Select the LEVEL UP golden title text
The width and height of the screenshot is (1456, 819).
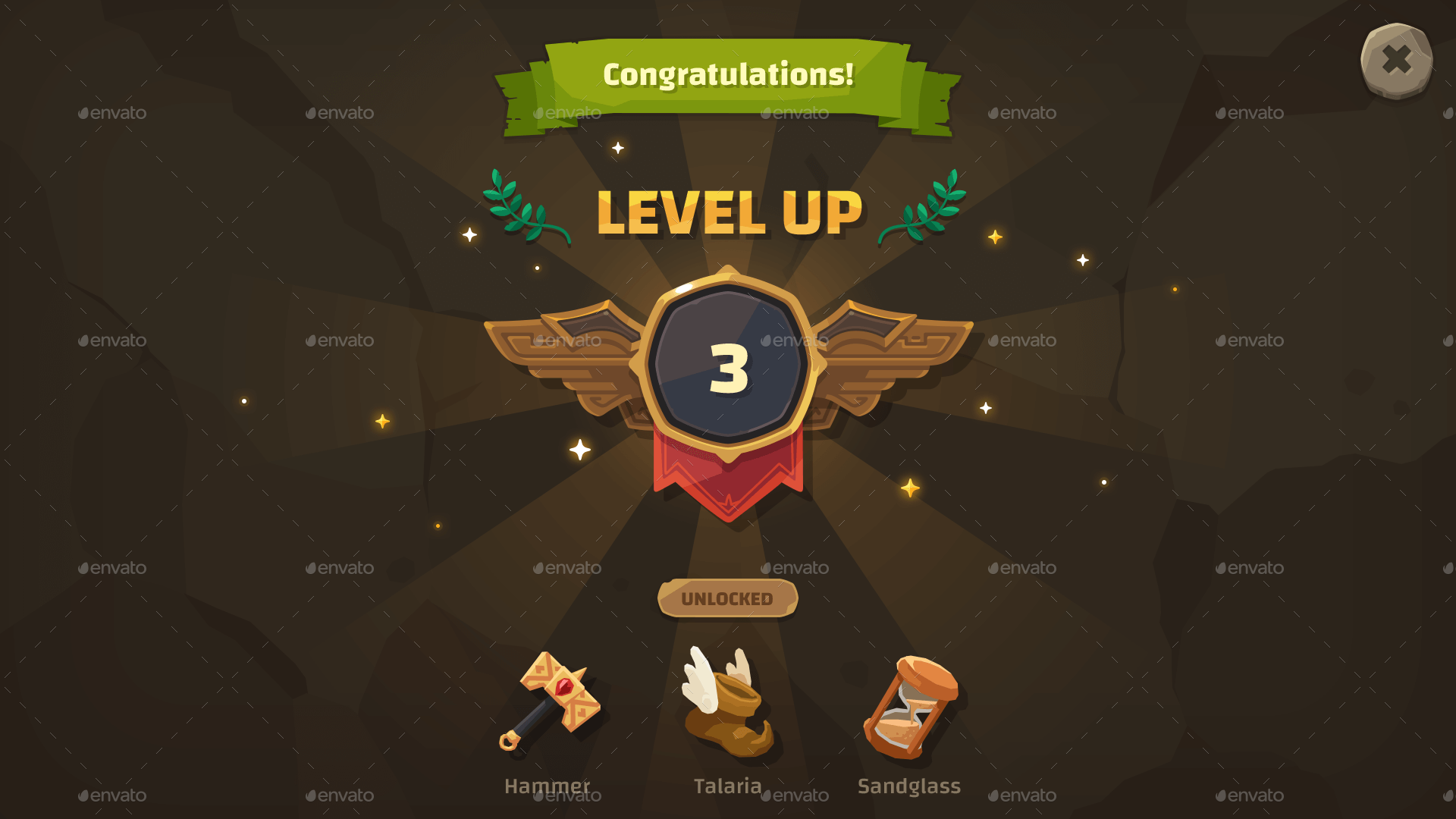pos(728,212)
